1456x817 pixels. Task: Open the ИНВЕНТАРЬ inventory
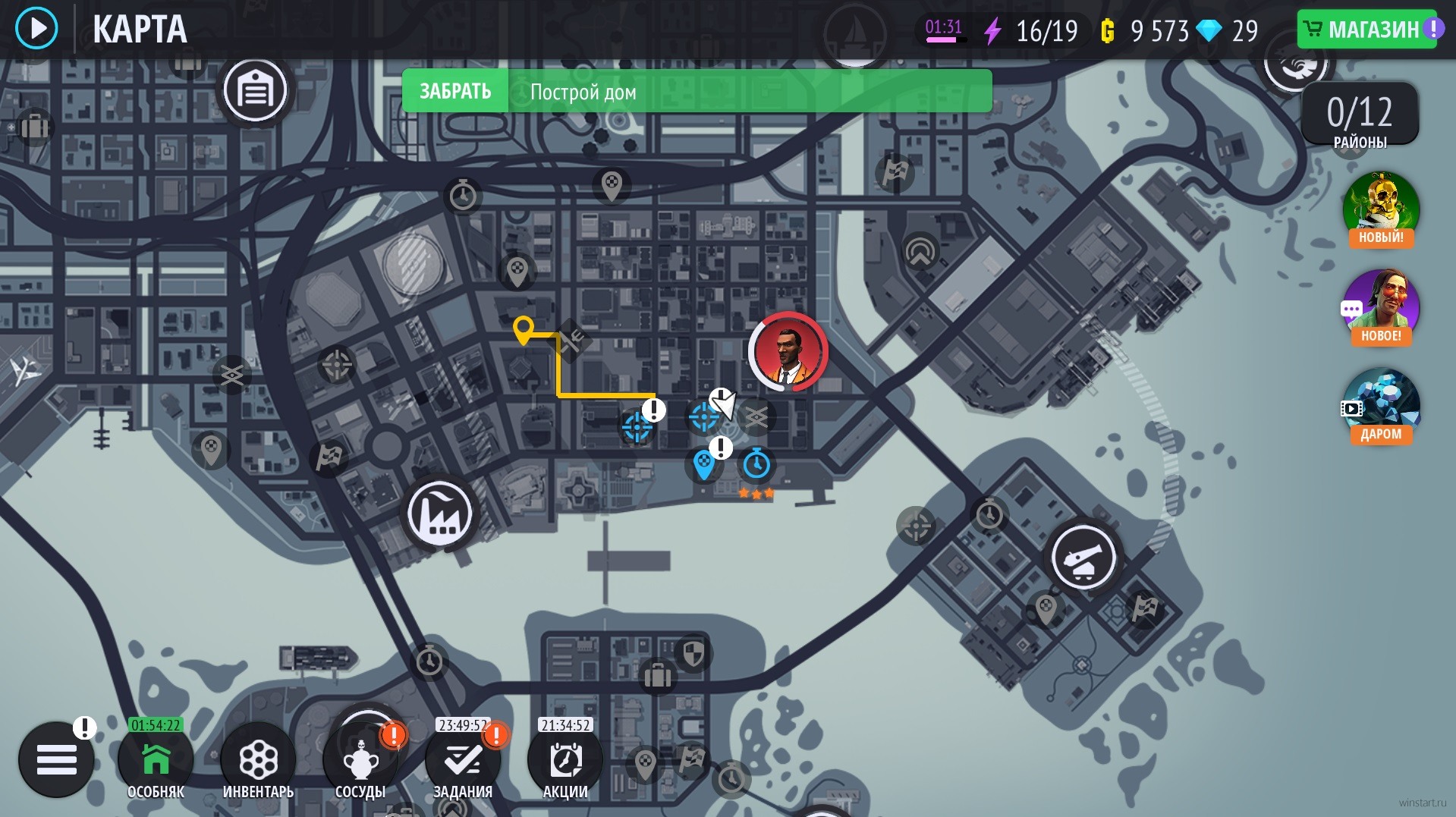258,761
